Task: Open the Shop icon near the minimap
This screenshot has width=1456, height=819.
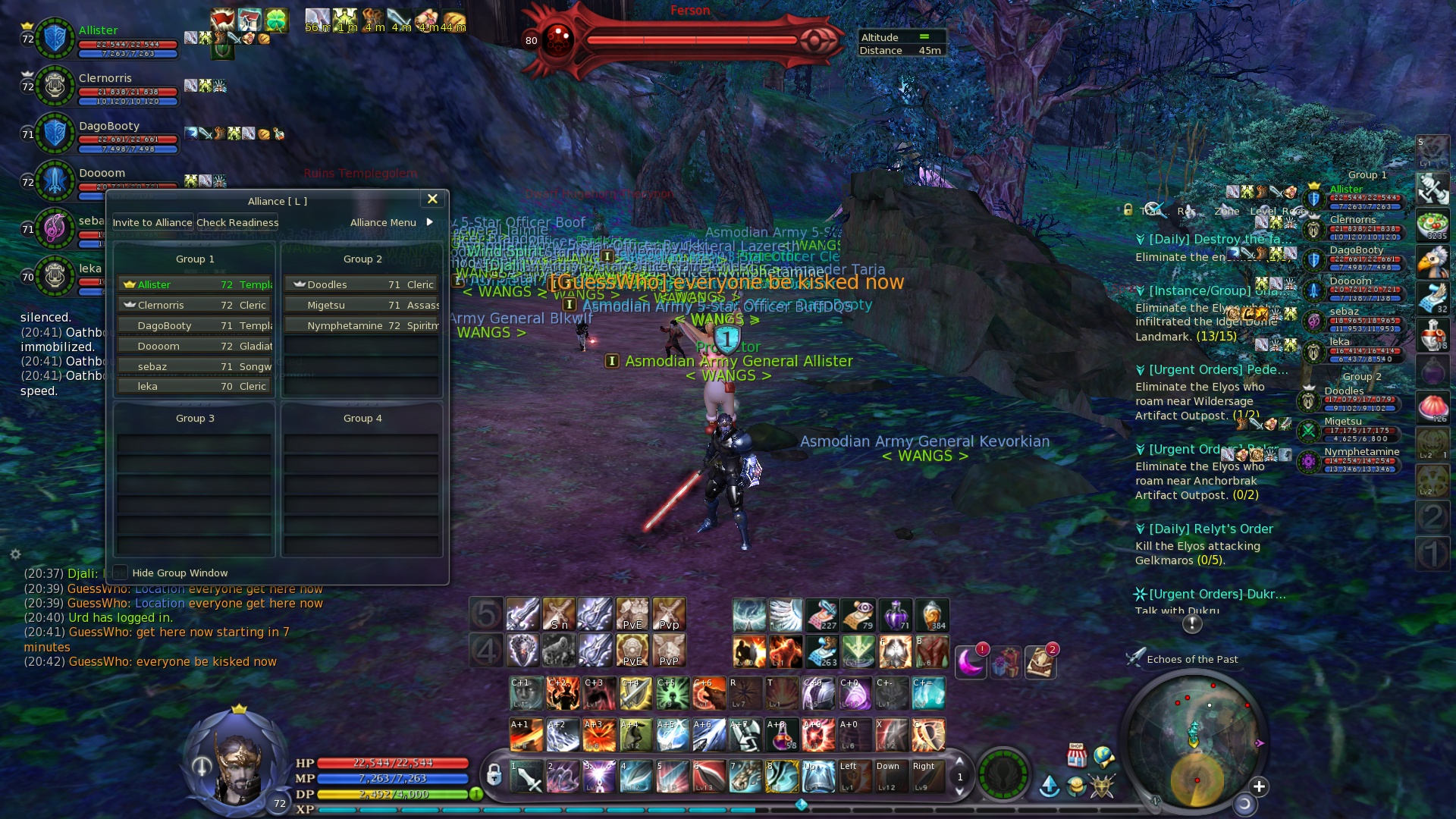Action: [1076, 754]
